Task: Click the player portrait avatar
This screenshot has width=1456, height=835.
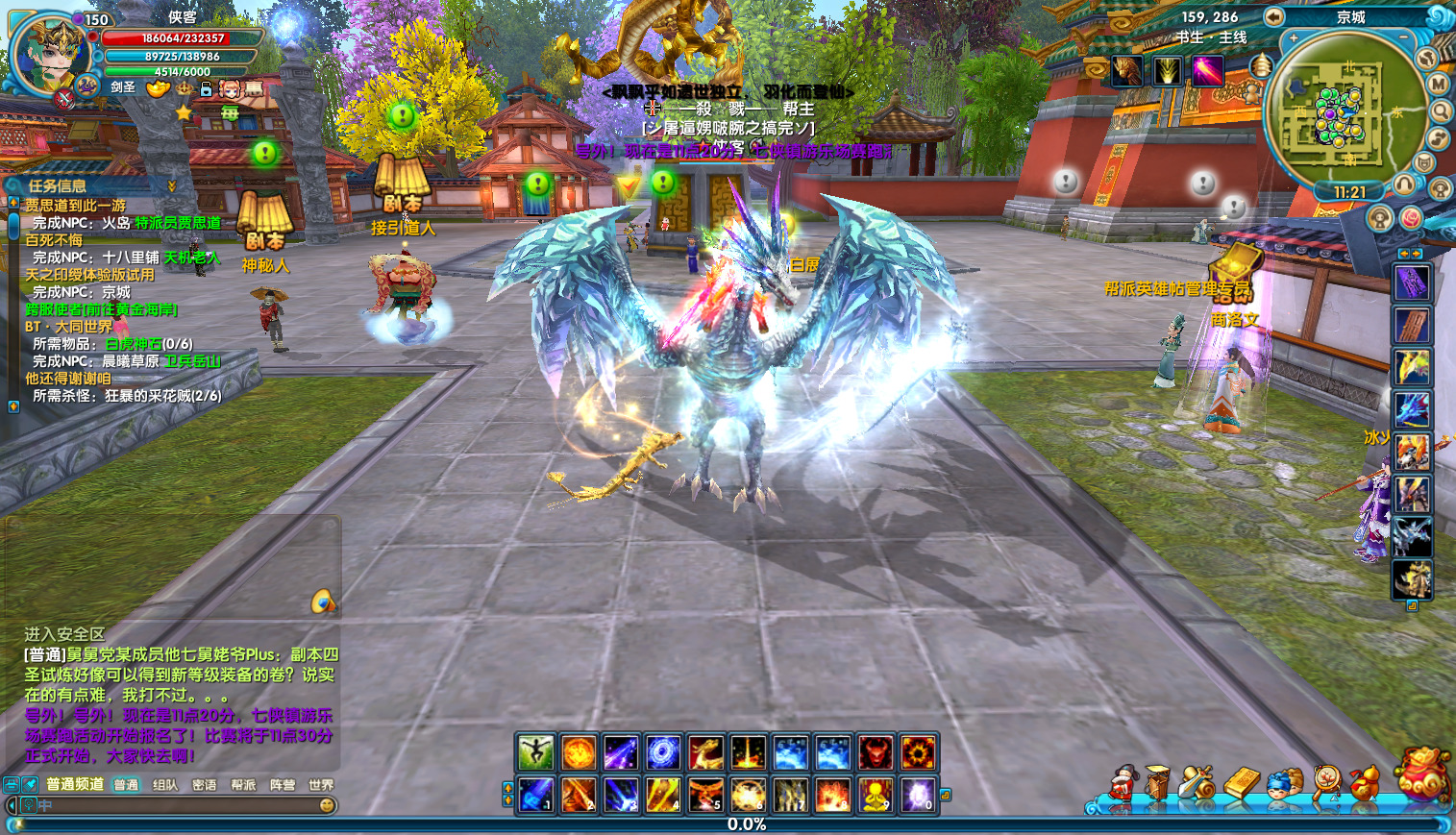Action: tap(46, 53)
